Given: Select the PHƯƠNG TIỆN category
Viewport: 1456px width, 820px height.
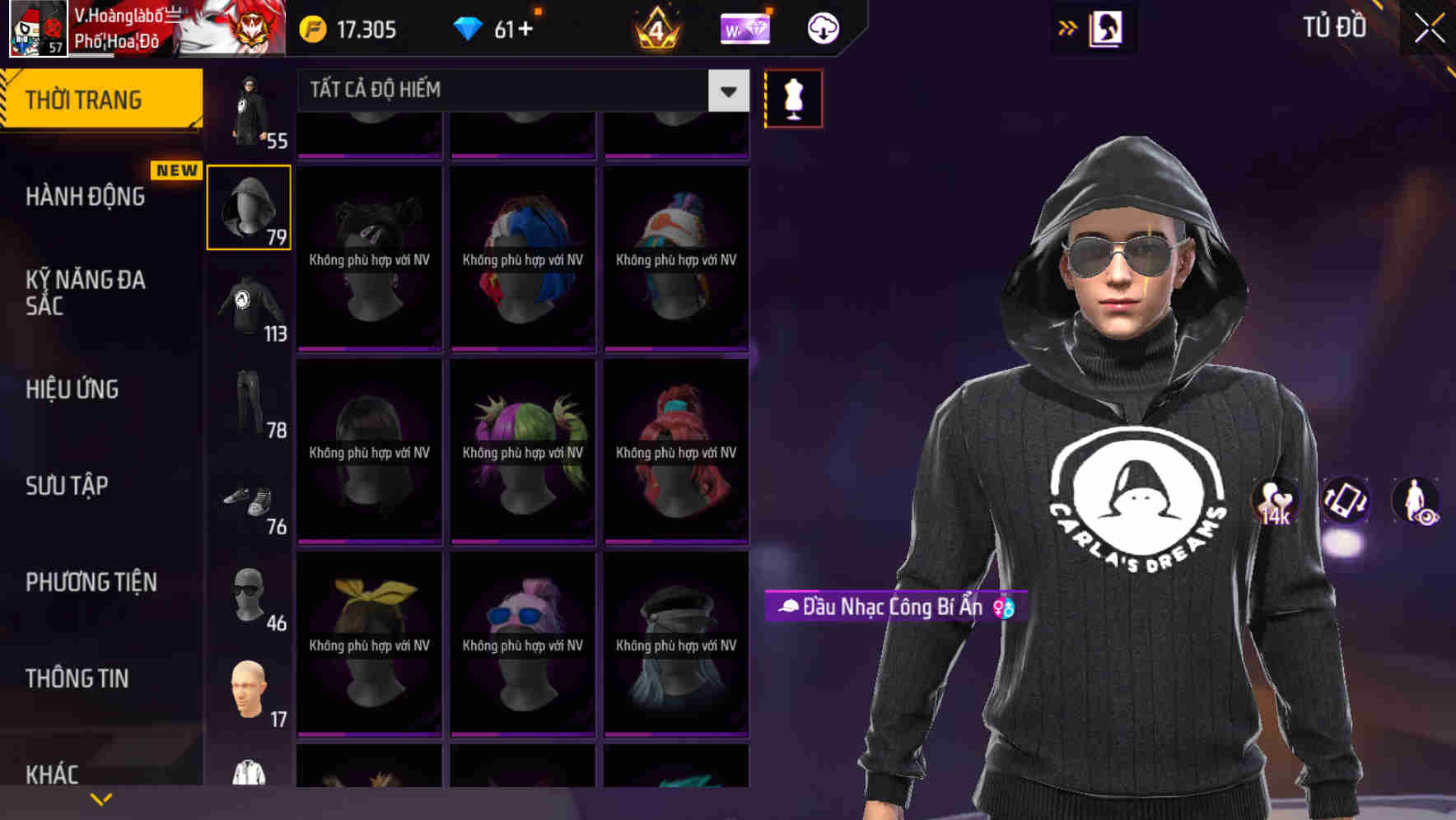Looking at the screenshot, I should (91, 582).
